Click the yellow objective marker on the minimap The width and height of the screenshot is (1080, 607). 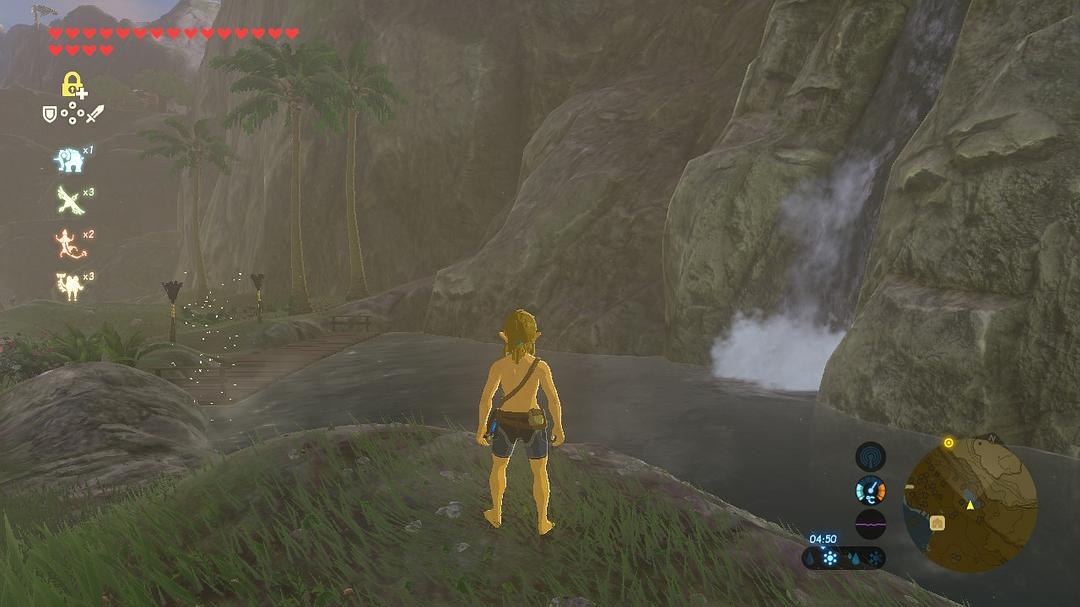tap(948, 442)
